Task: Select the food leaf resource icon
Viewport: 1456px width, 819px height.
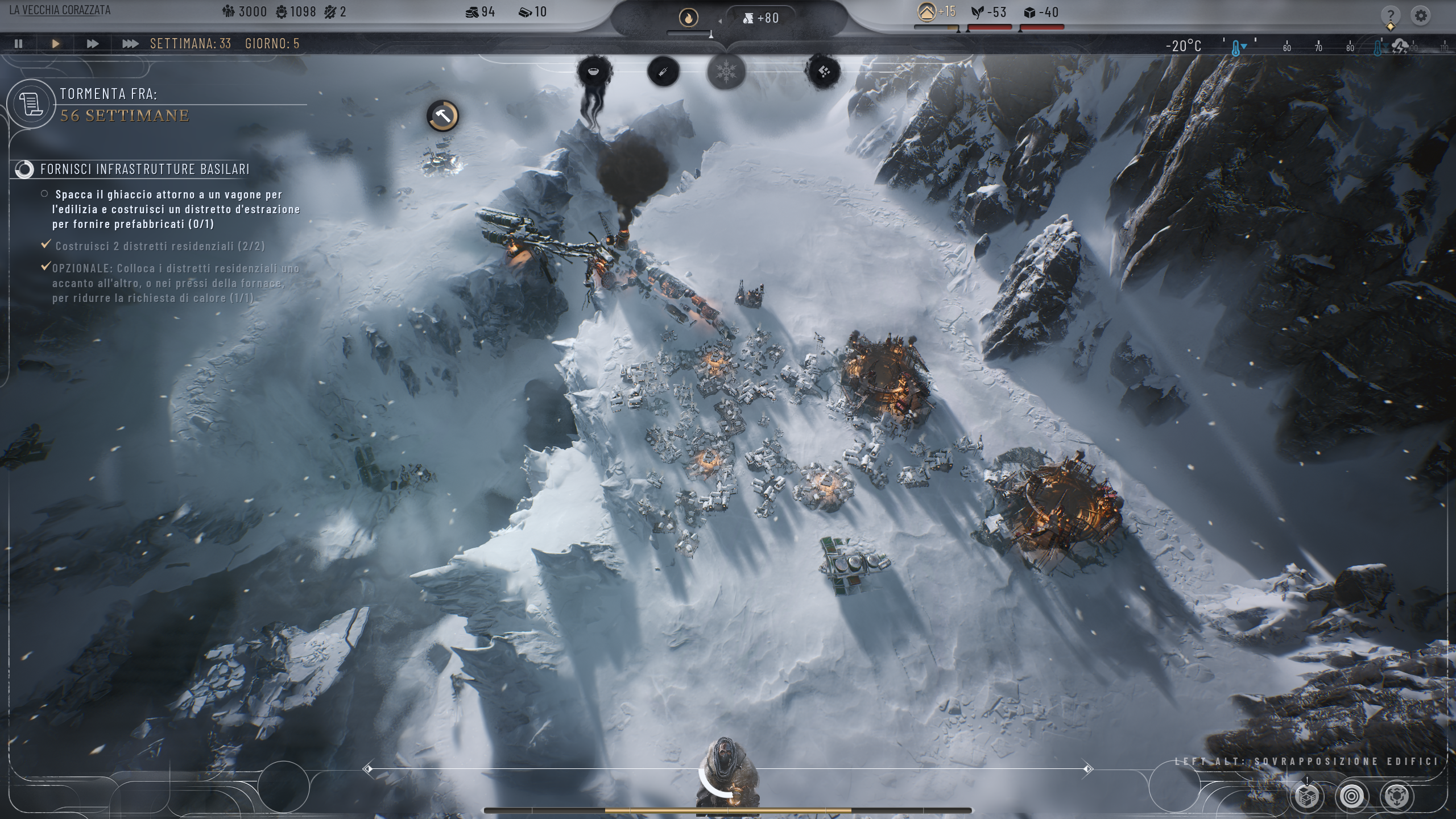Action: coord(977,13)
